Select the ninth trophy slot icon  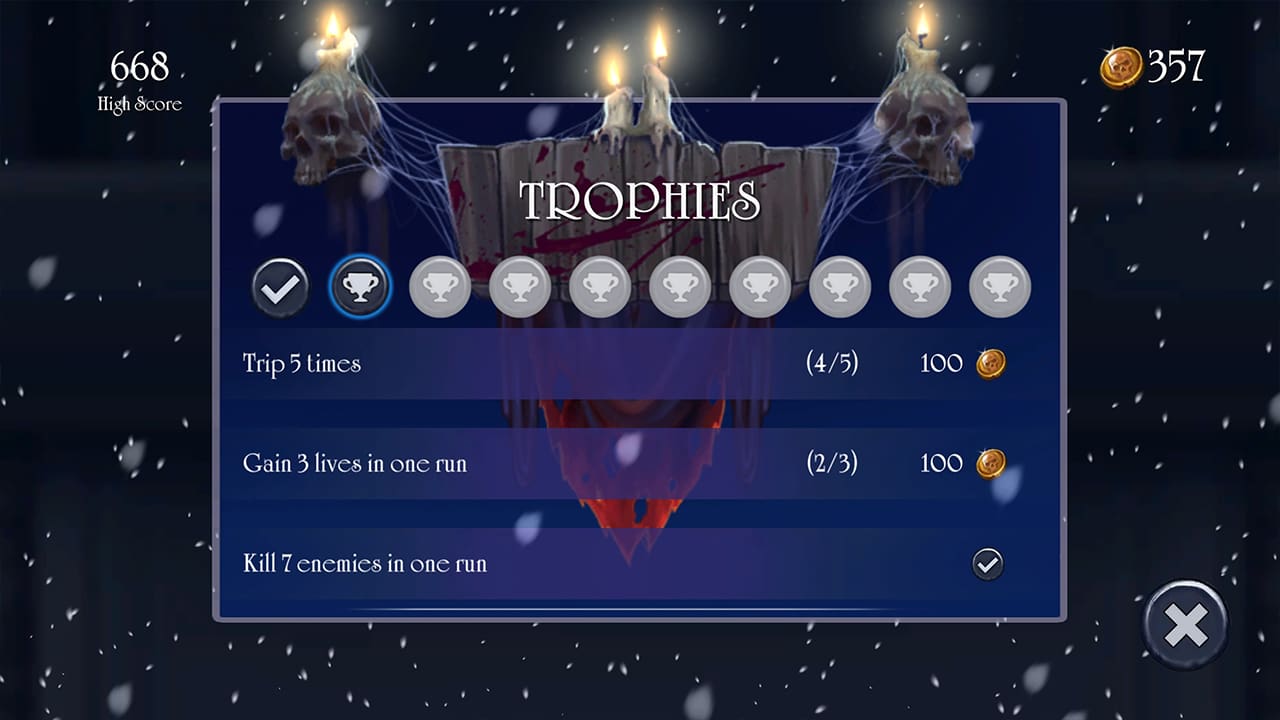coord(918,287)
